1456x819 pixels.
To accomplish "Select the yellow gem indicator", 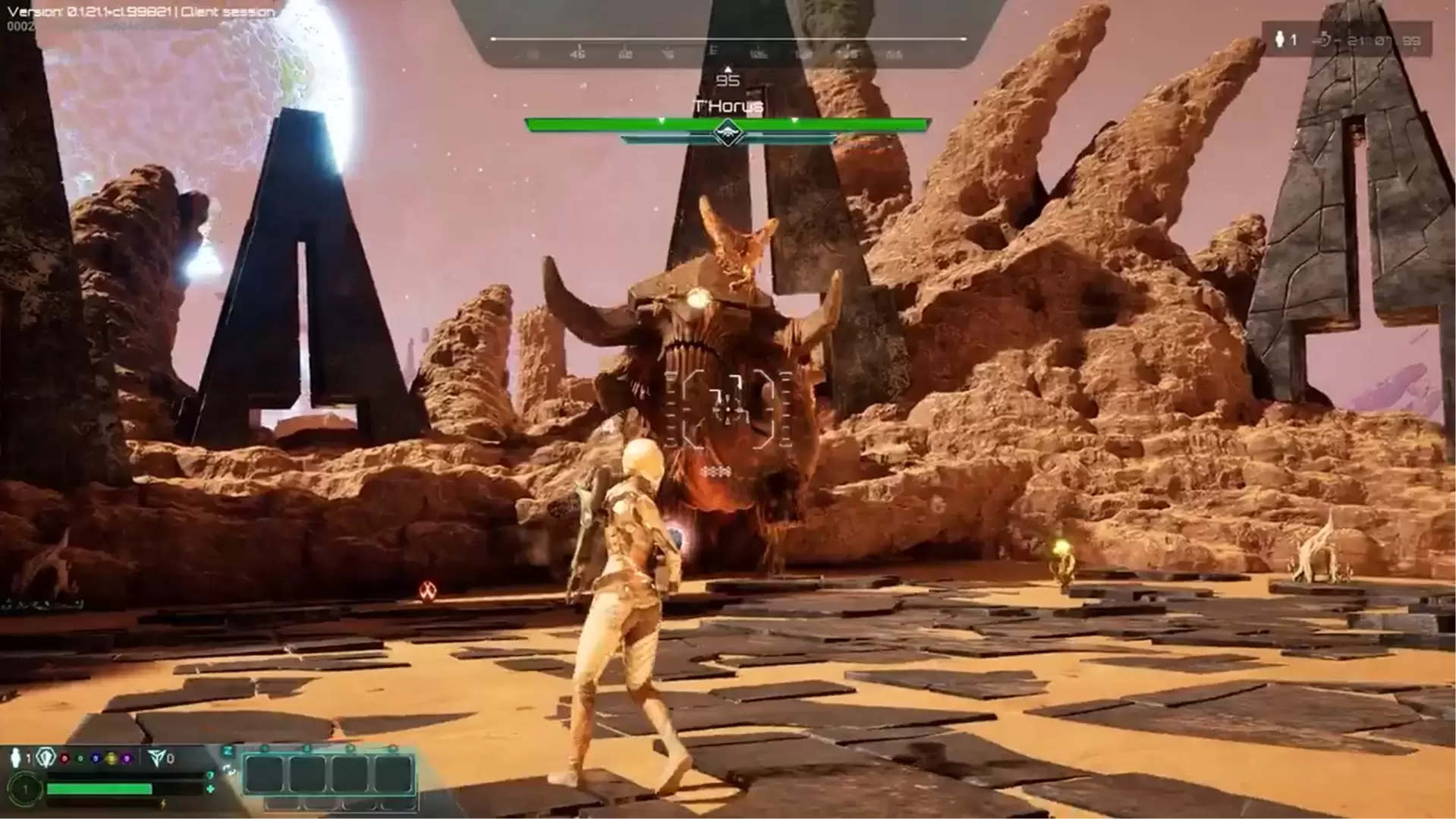I will [111, 758].
